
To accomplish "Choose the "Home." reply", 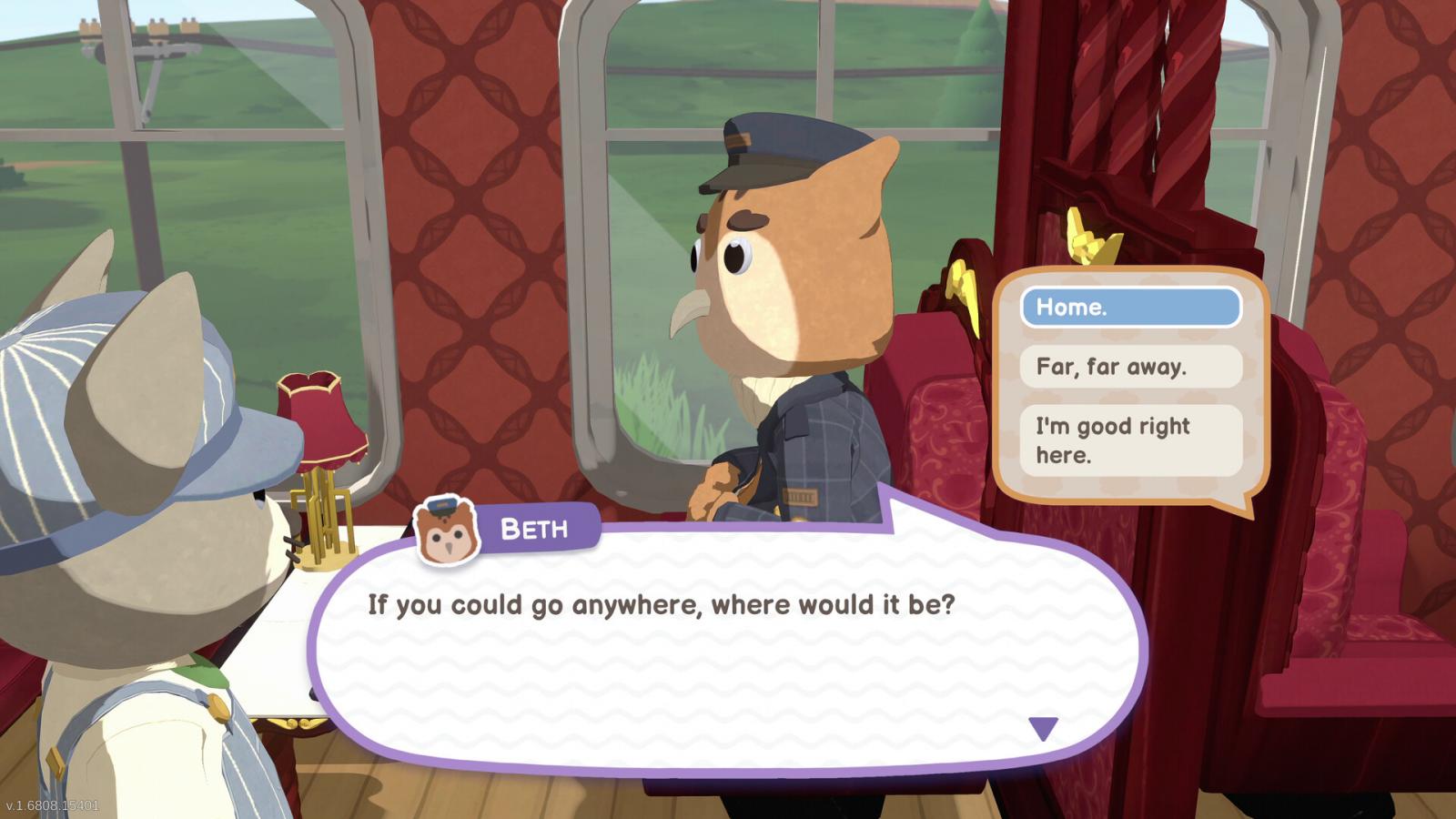I will coord(1130,308).
